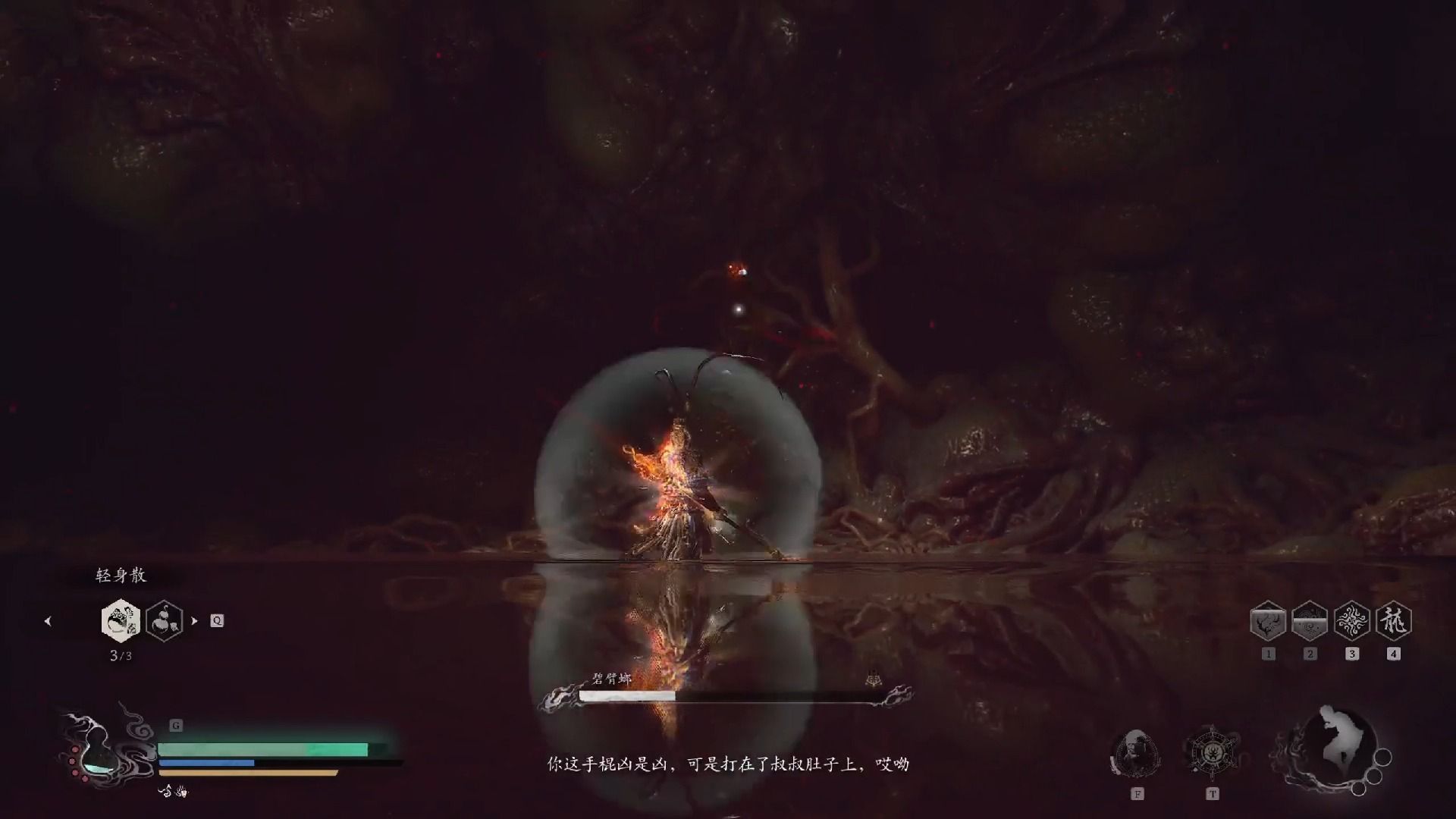This screenshot has height=819, width=1456.
Task: Cycle quick items with the right arrow
Action: click(194, 620)
